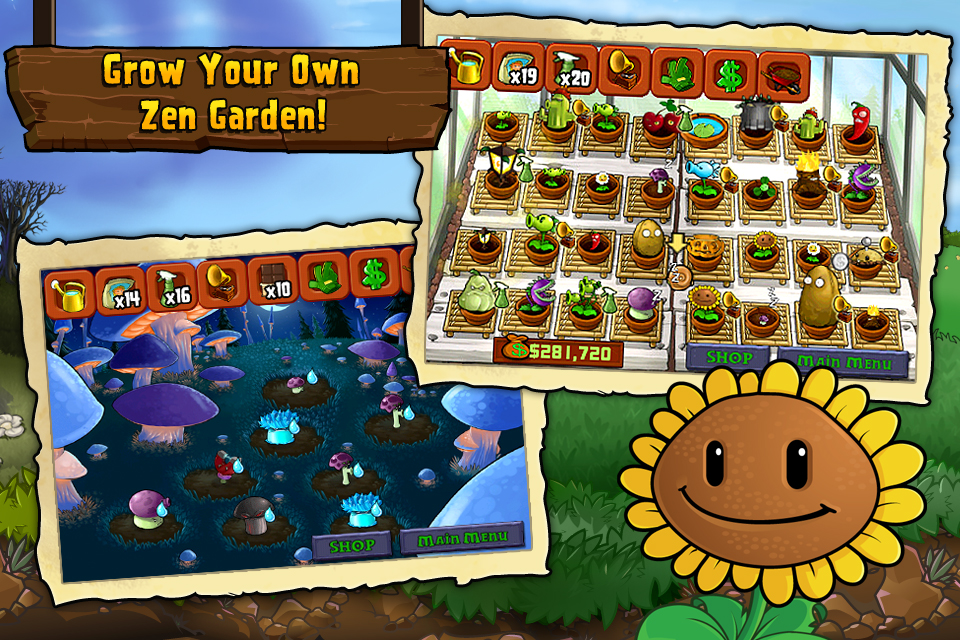Open the Shop in the greenhouse garden
960x640 pixels.
pos(727,358)
